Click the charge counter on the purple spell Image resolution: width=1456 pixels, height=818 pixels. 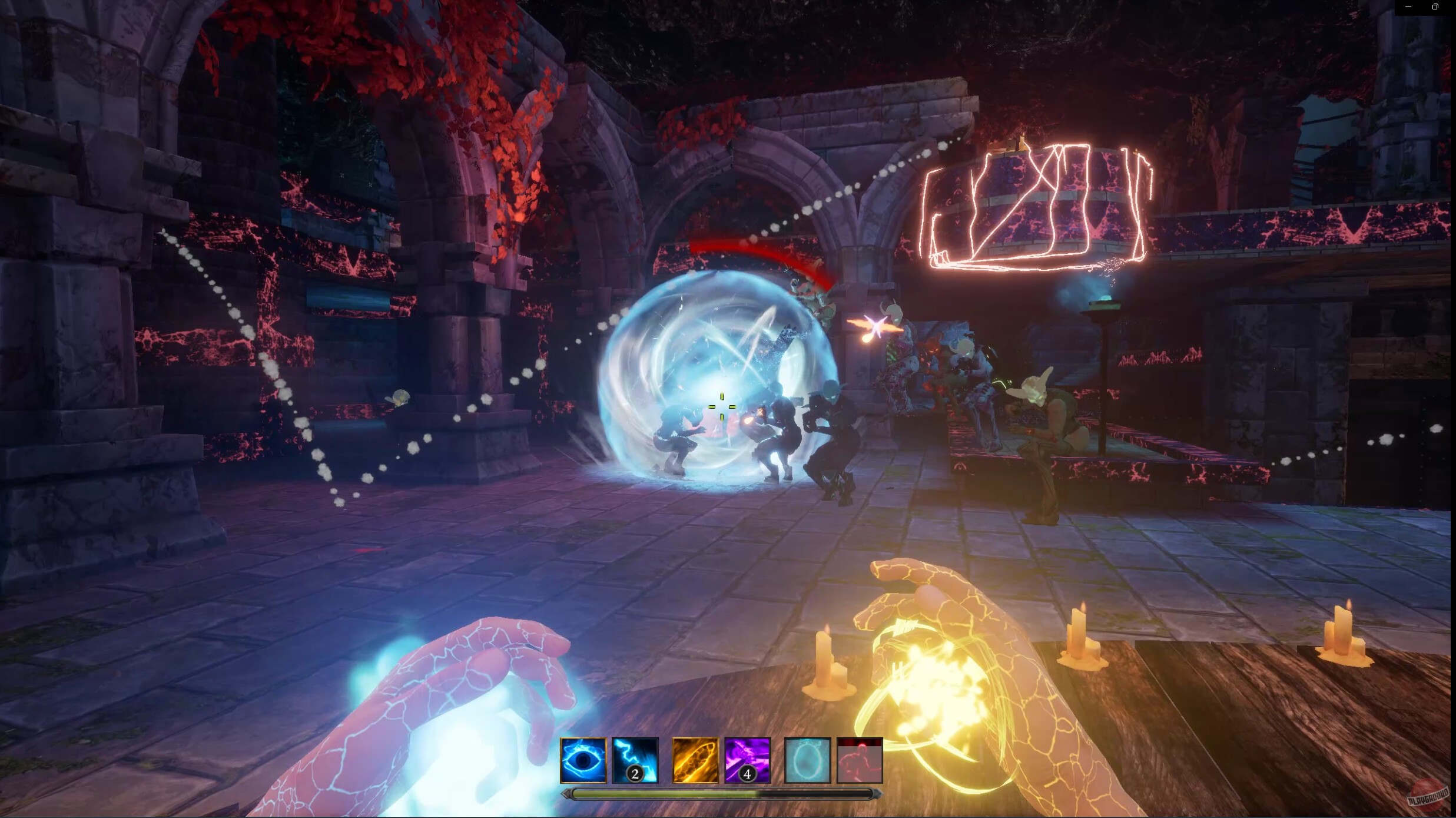[x=747, y=773]
